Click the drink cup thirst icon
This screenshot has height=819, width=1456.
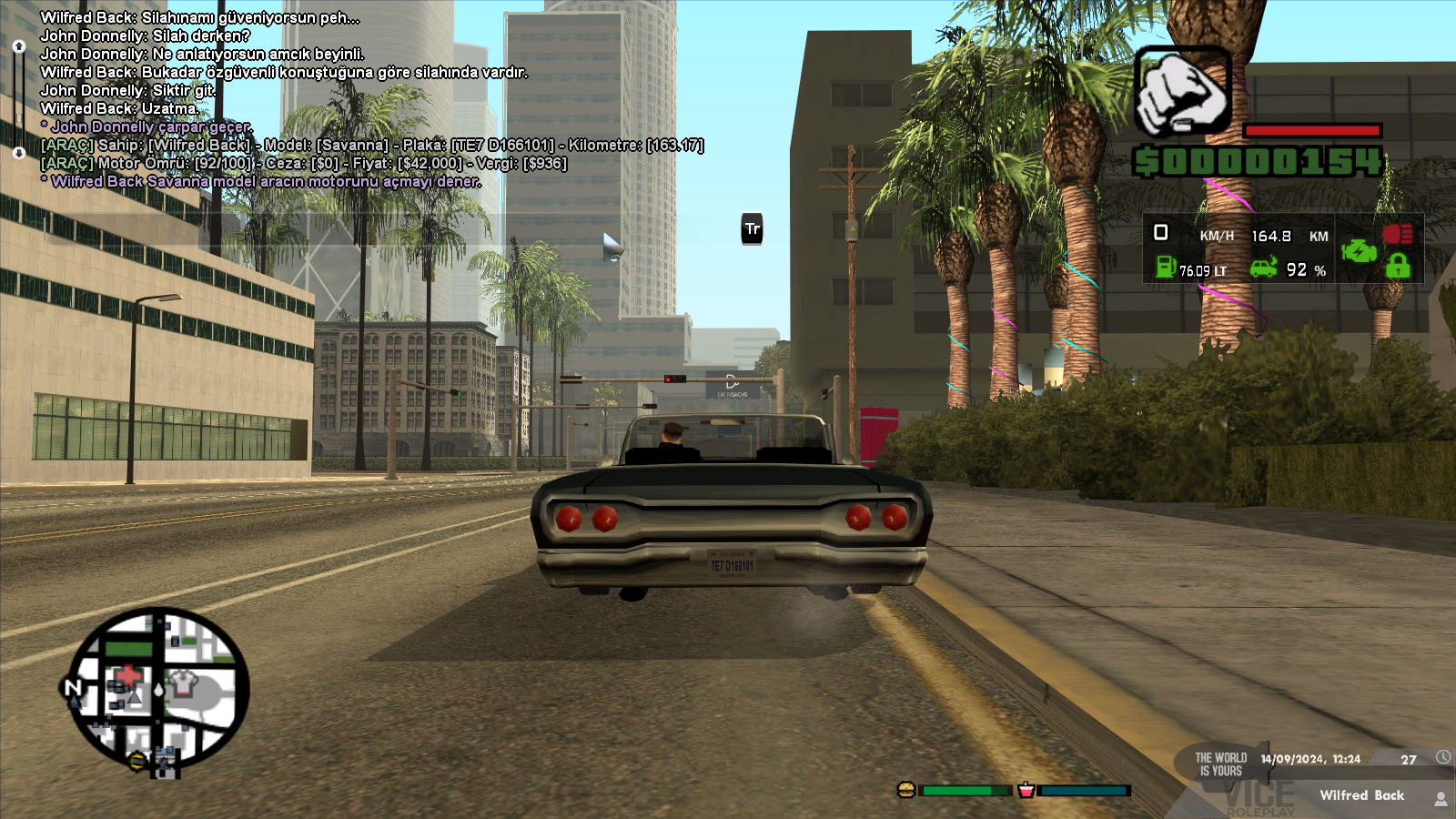(1026, 790)
